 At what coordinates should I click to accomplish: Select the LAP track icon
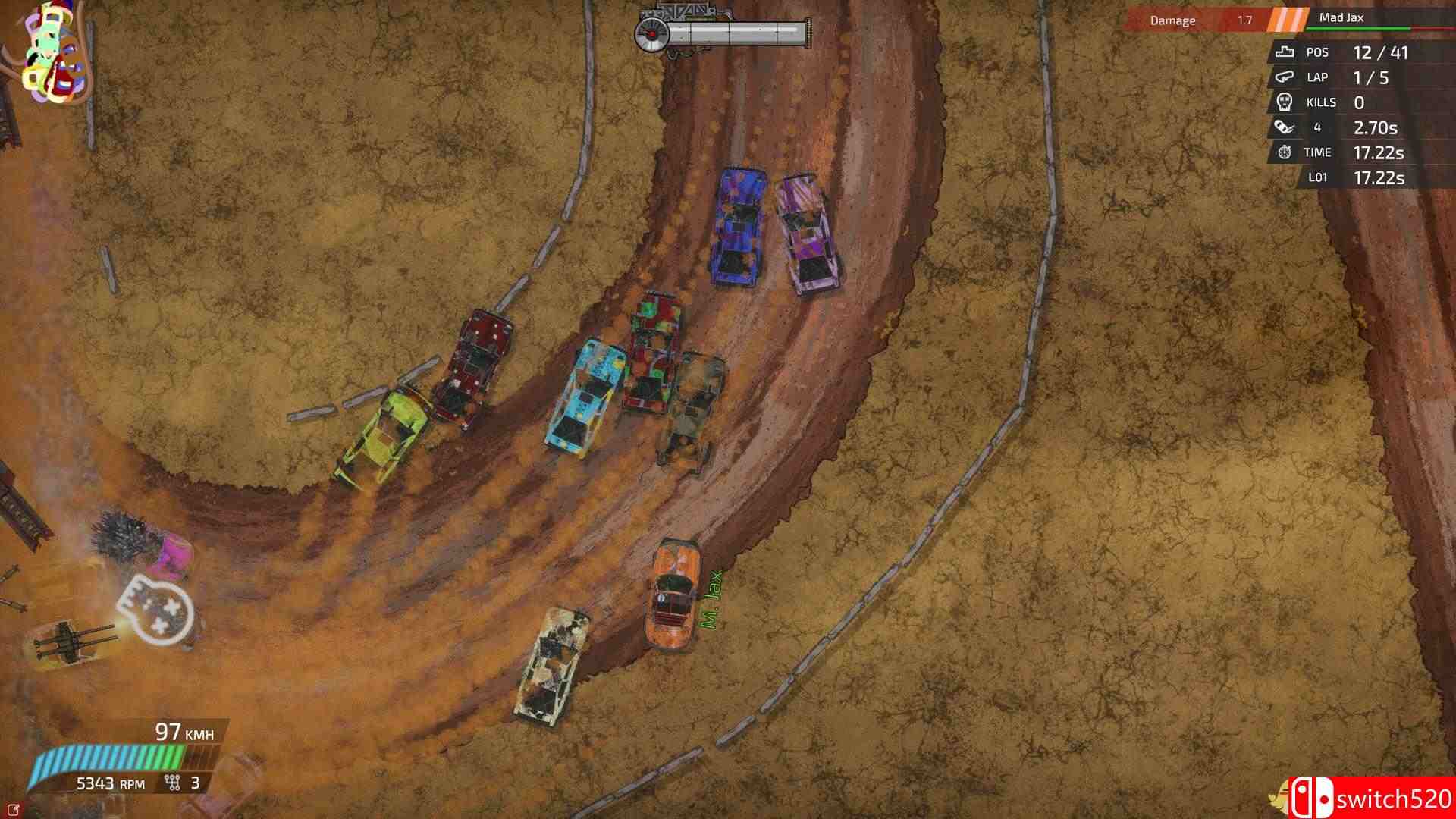pyautogui.click(x=1284, y=77)
